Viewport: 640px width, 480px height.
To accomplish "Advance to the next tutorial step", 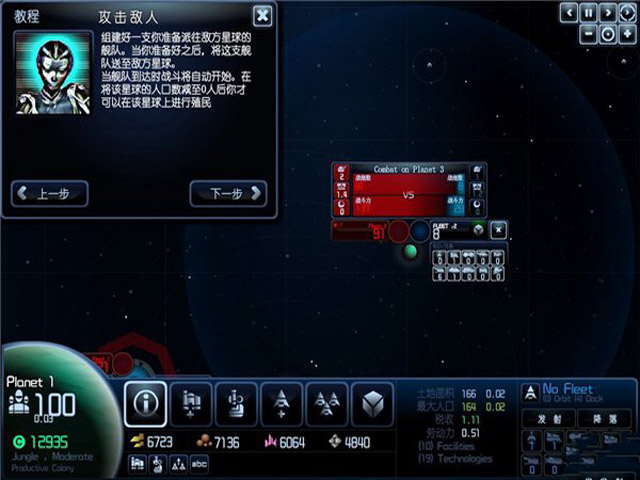I will coord(228,193).
